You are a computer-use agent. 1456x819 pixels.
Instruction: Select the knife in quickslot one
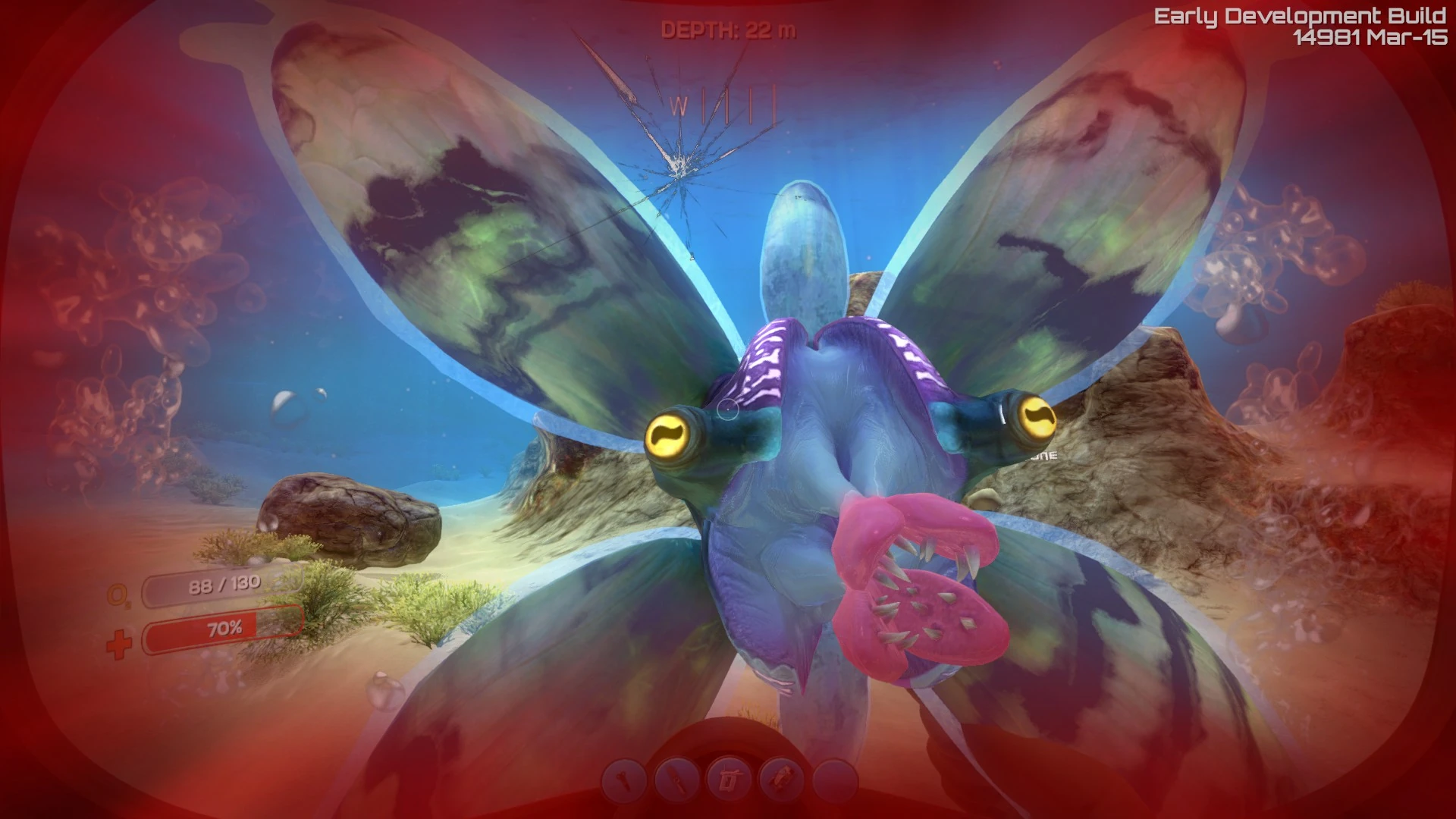point(624,780)
